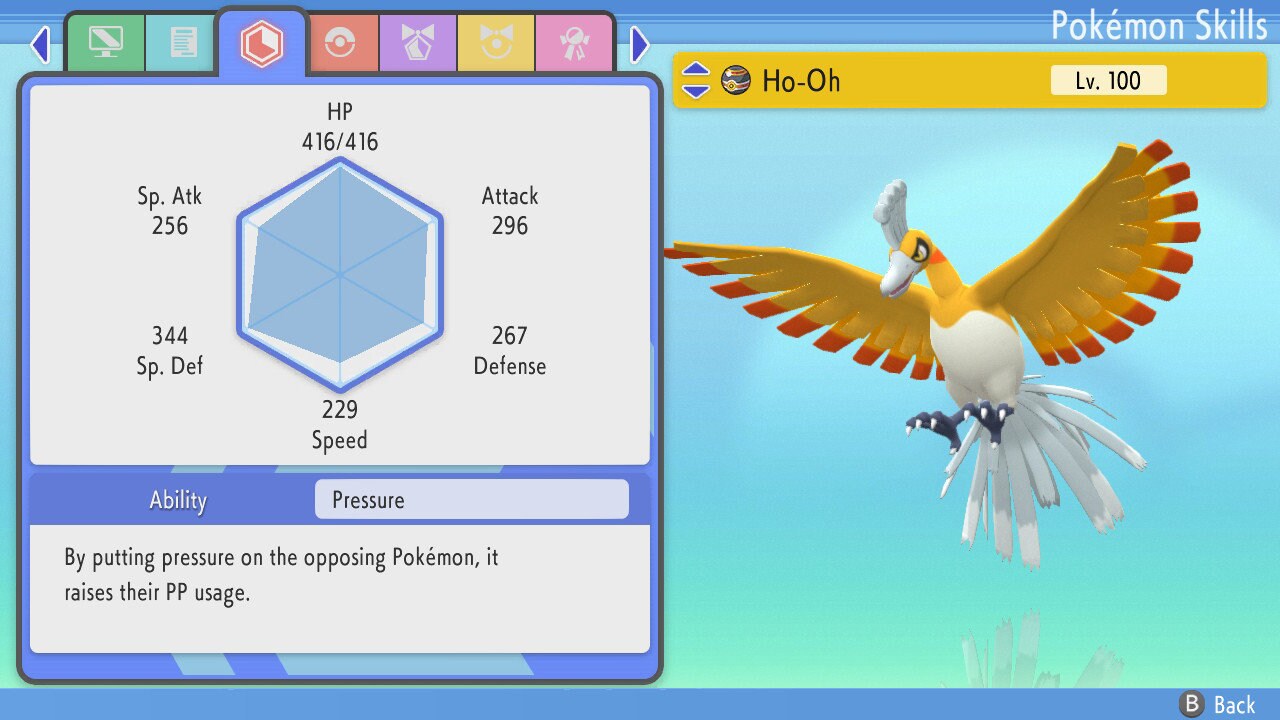
Task: Open the pink ribbons tab
Action: [574, 43]
